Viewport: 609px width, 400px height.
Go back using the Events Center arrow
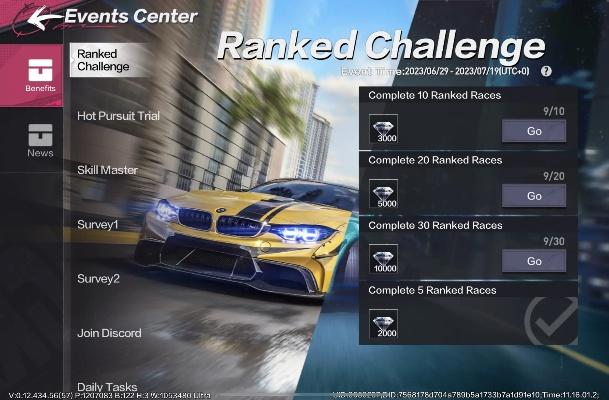pos(28,17)
